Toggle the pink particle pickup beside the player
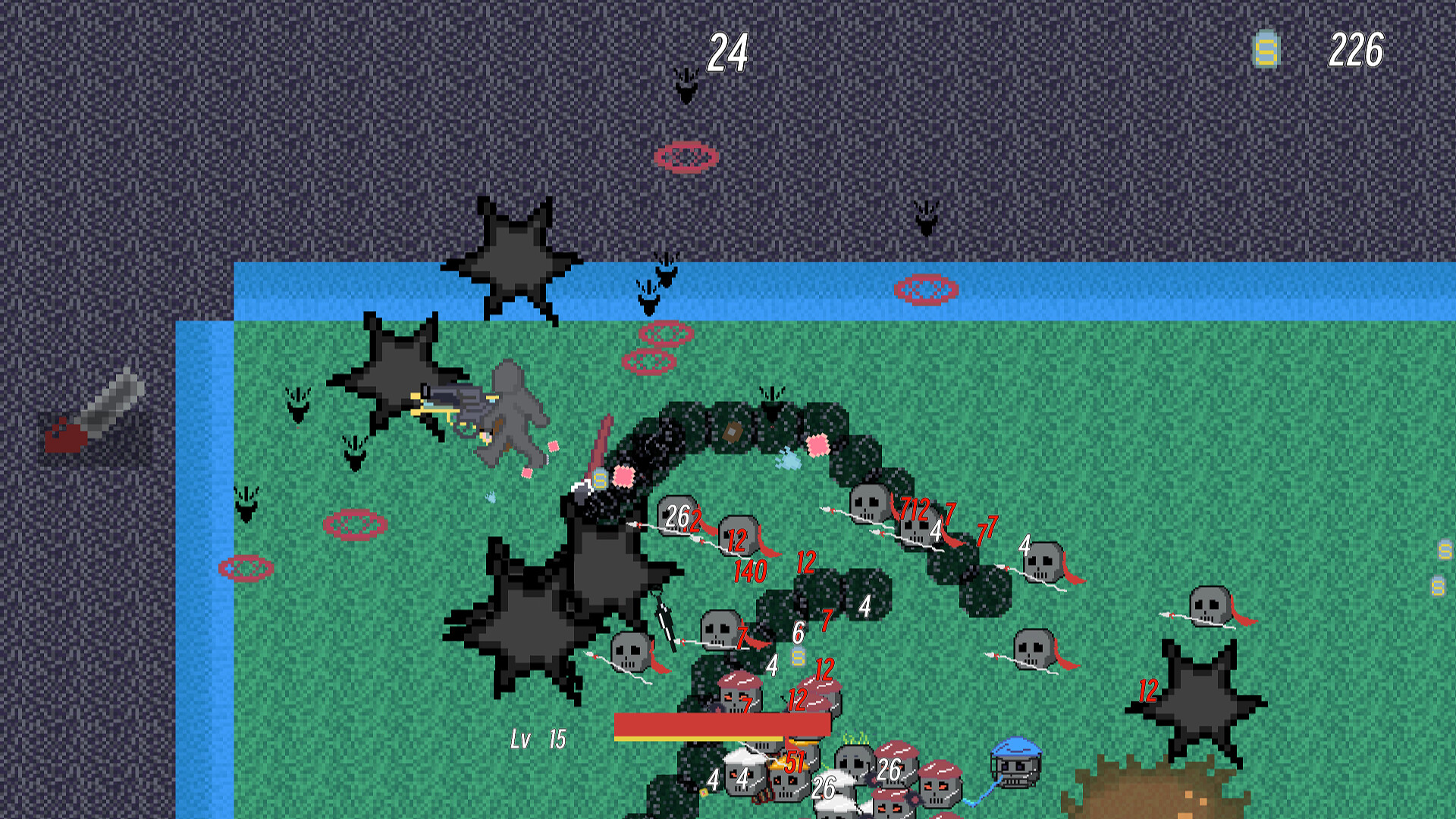This screenshot has height=819, width=1456. point(553,446)
